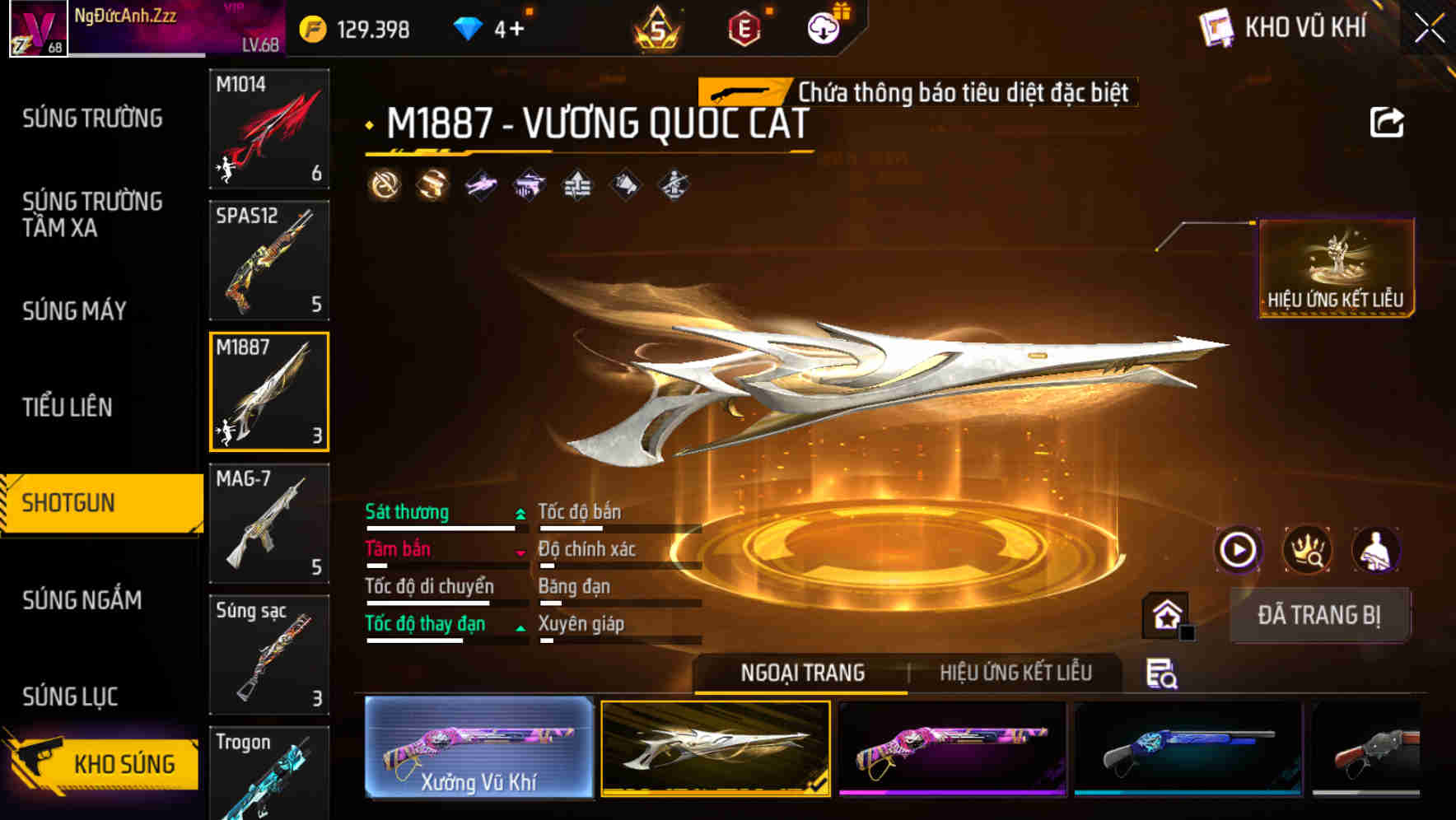Select the pistol attribute diamond icon

530,185
